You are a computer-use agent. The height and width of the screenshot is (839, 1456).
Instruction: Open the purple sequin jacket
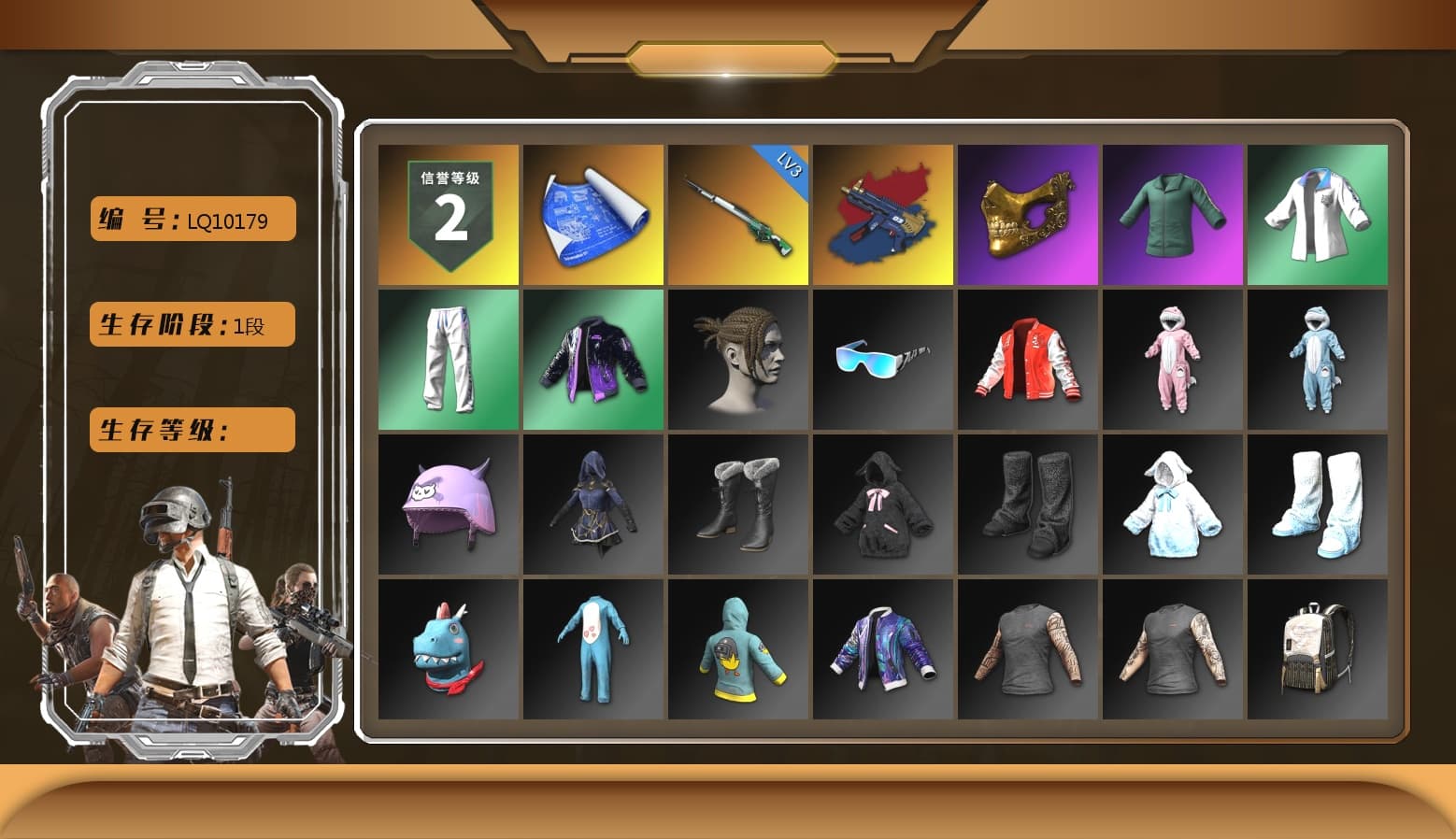[592, 359]
